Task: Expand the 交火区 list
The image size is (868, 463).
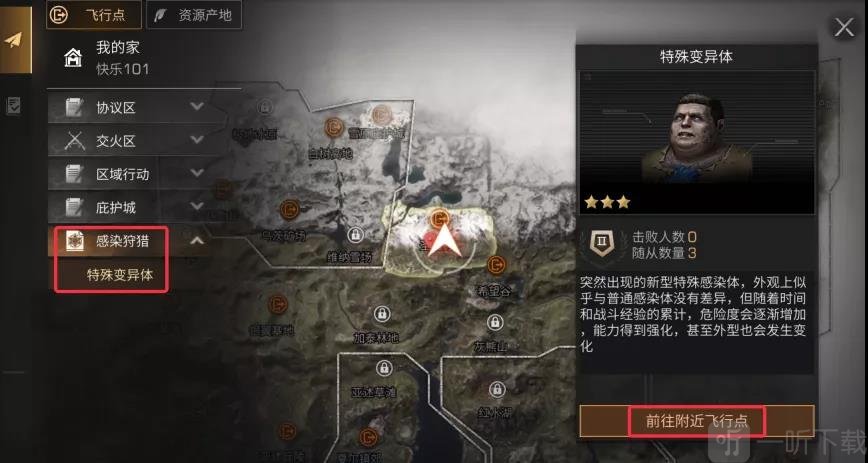Action: (x=196, y=139)
